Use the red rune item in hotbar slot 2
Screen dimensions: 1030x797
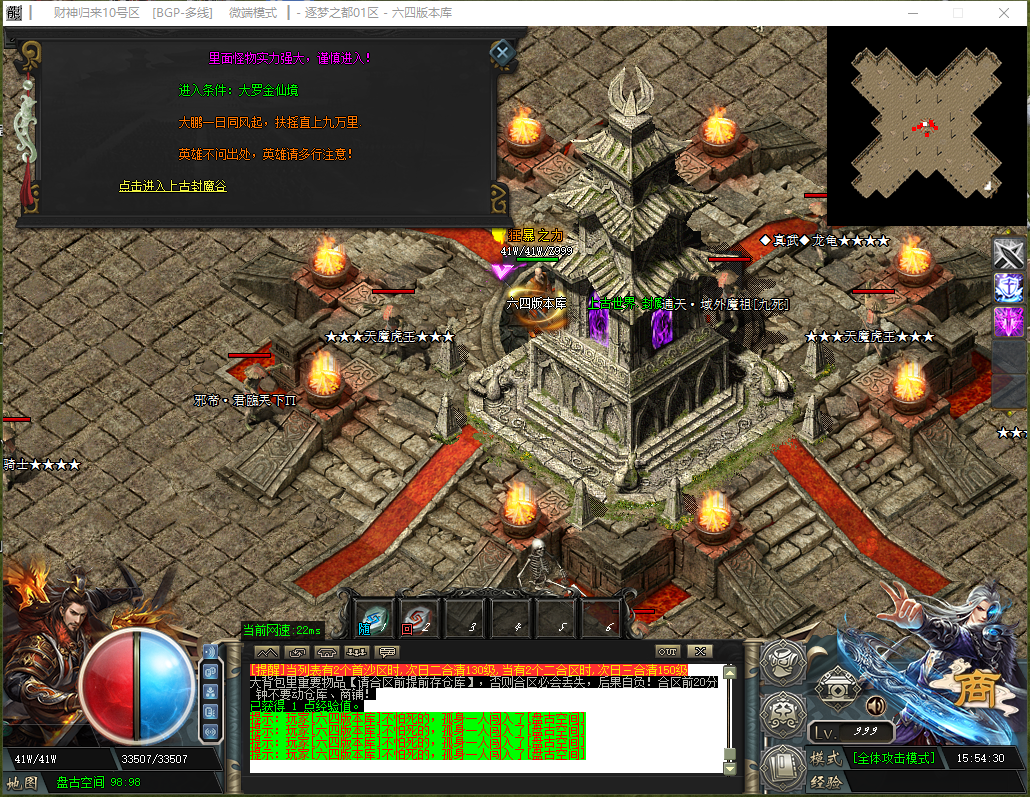click(x=420, y=620)
